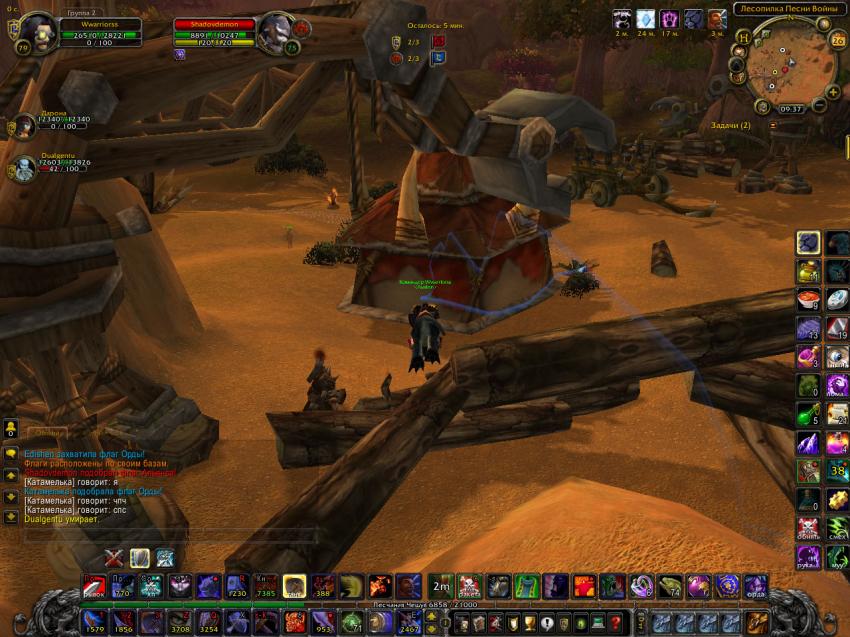850x637 pixels.
Task: Click the Shadovdemon target portrait
Action: click(x=273, y=34)
